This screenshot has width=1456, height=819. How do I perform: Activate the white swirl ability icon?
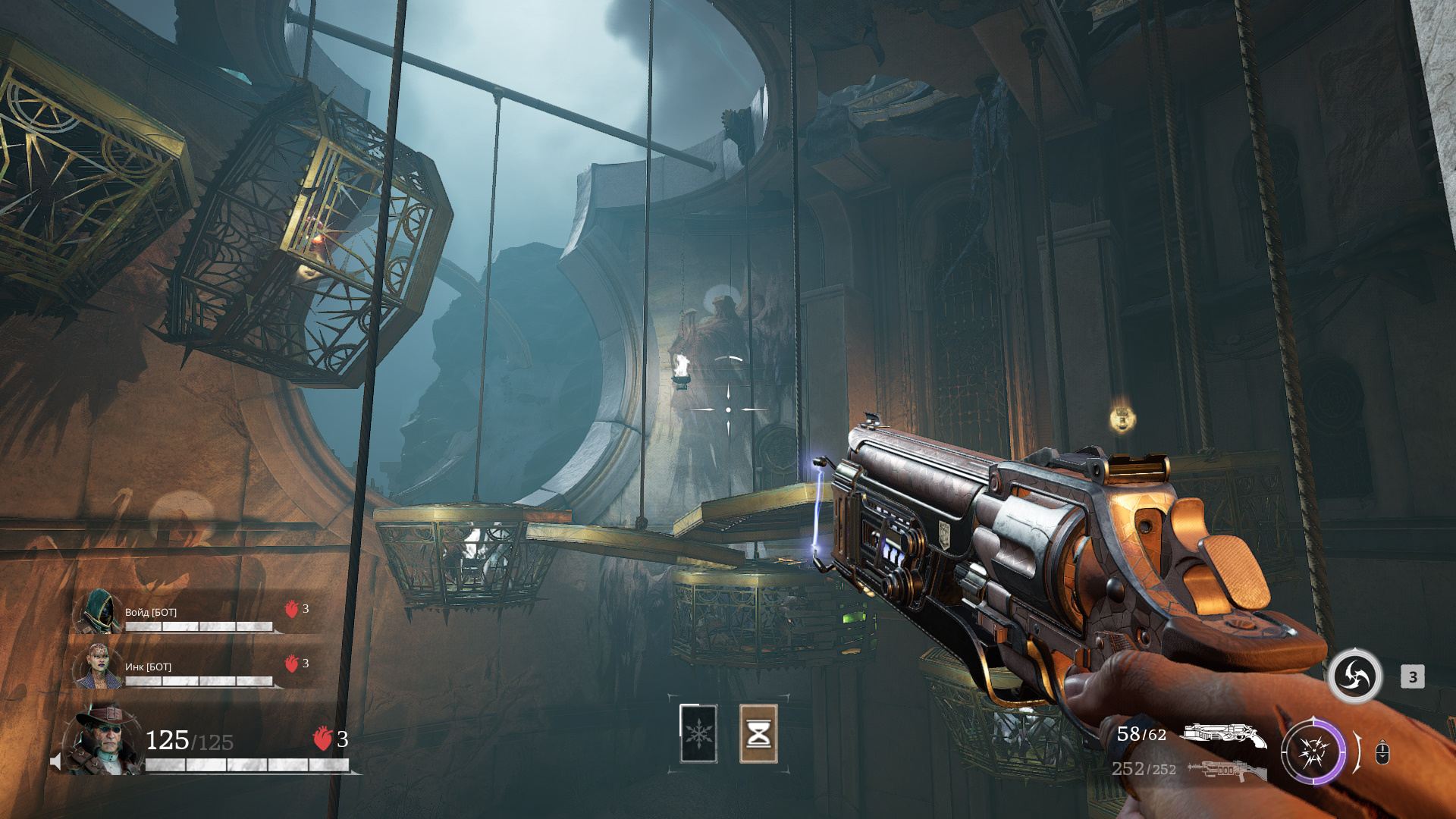tap(1354, 676)
